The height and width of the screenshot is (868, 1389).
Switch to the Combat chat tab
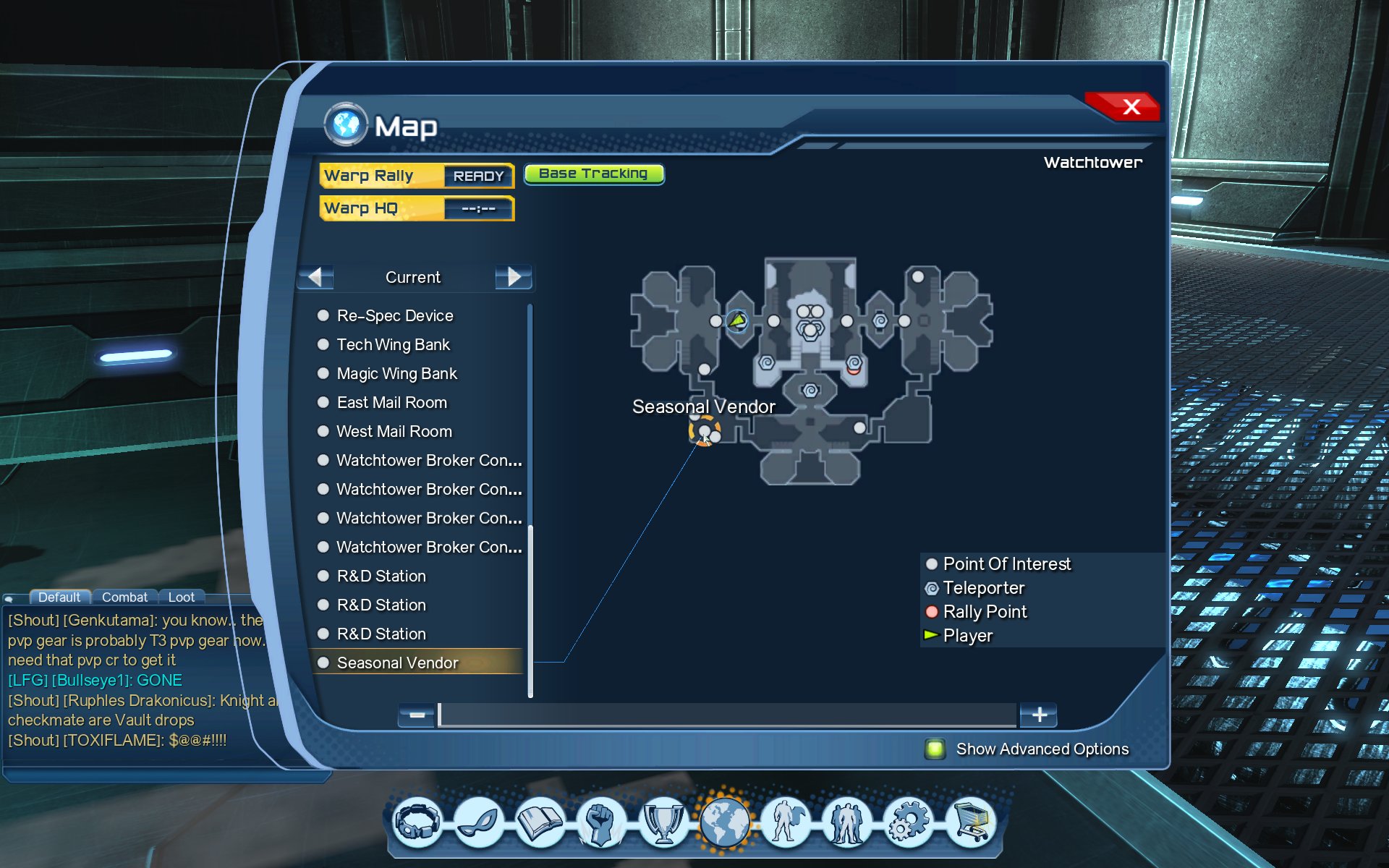(124, 597)
